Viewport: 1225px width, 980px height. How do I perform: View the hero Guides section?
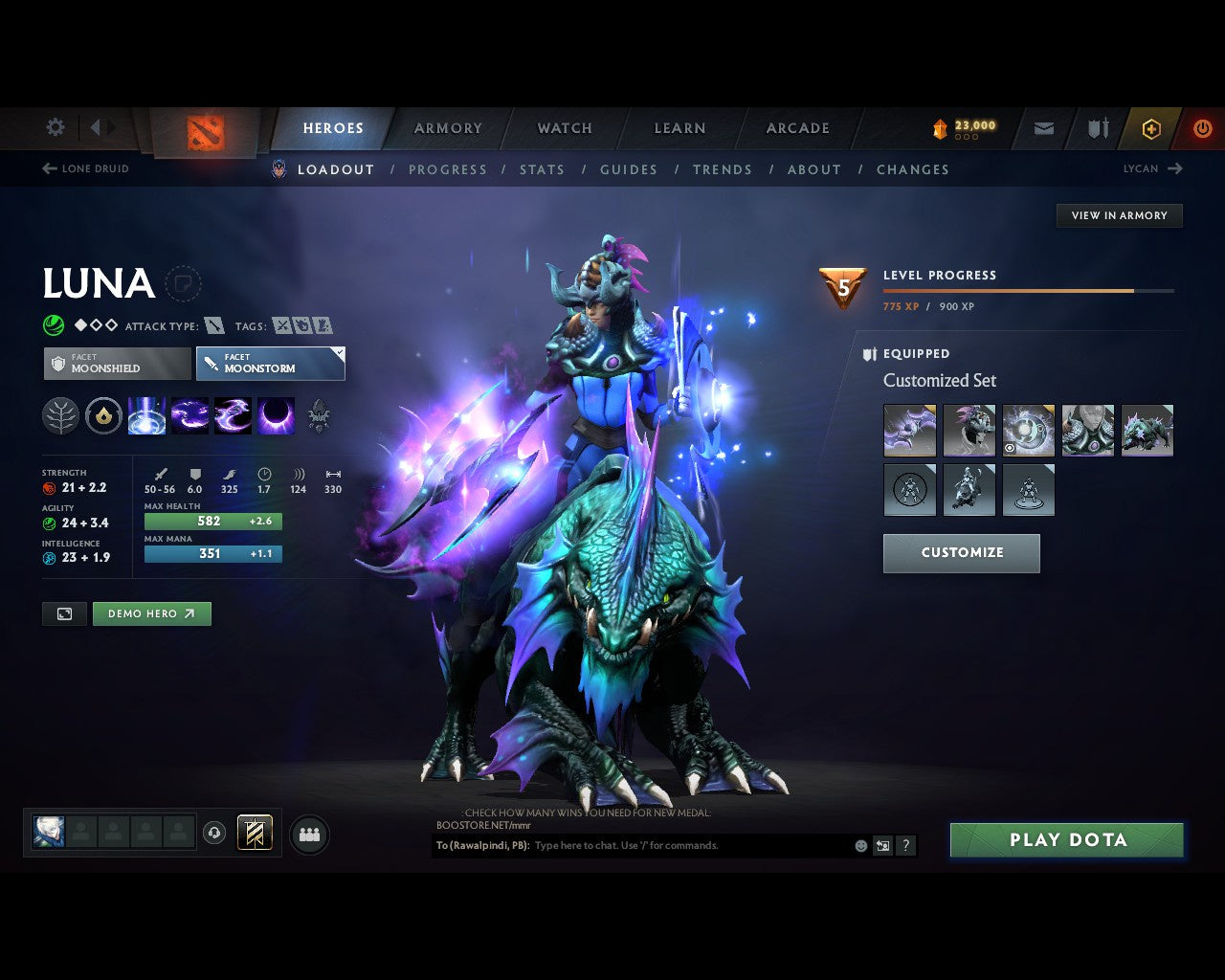[629, 169]
